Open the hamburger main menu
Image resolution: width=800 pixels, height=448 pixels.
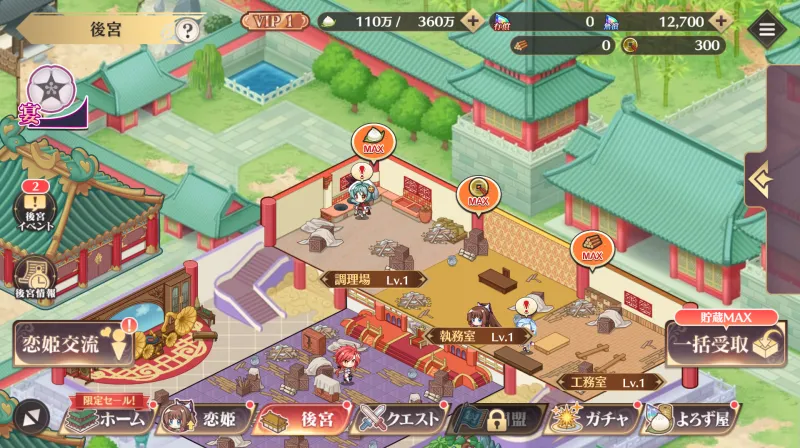pos(767,29)
